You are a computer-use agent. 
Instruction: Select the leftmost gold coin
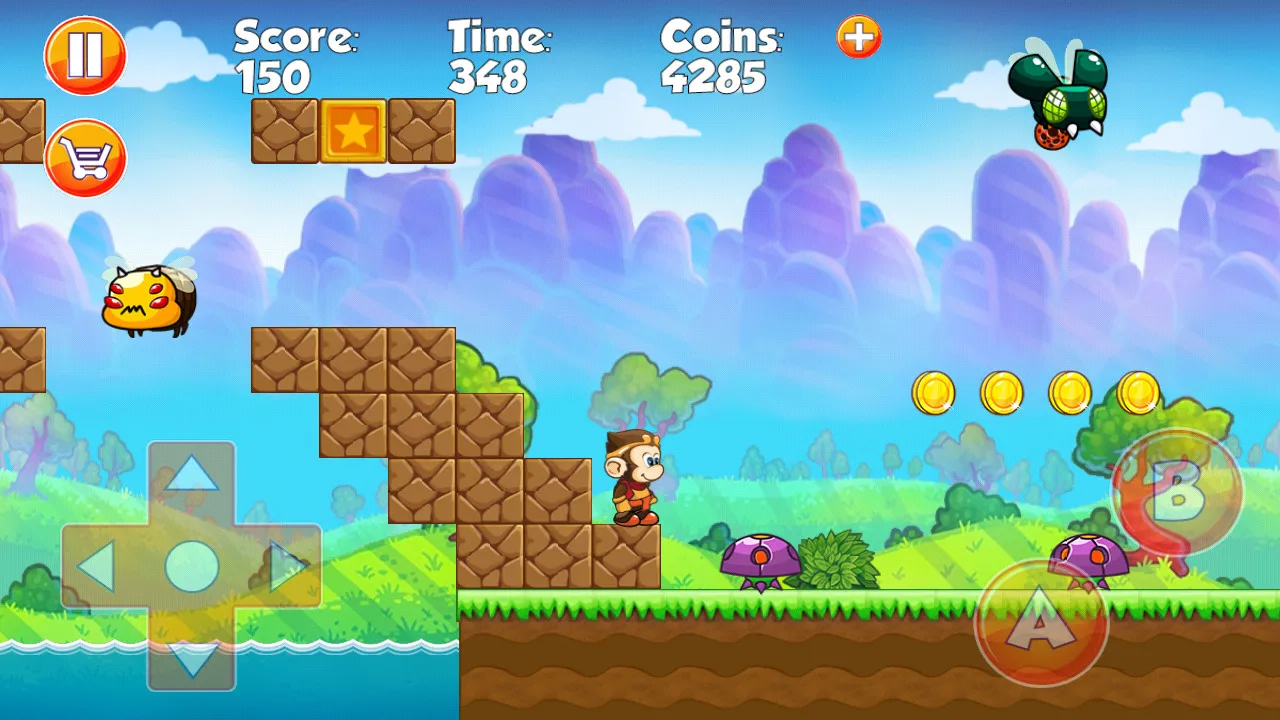pos(933,393)
